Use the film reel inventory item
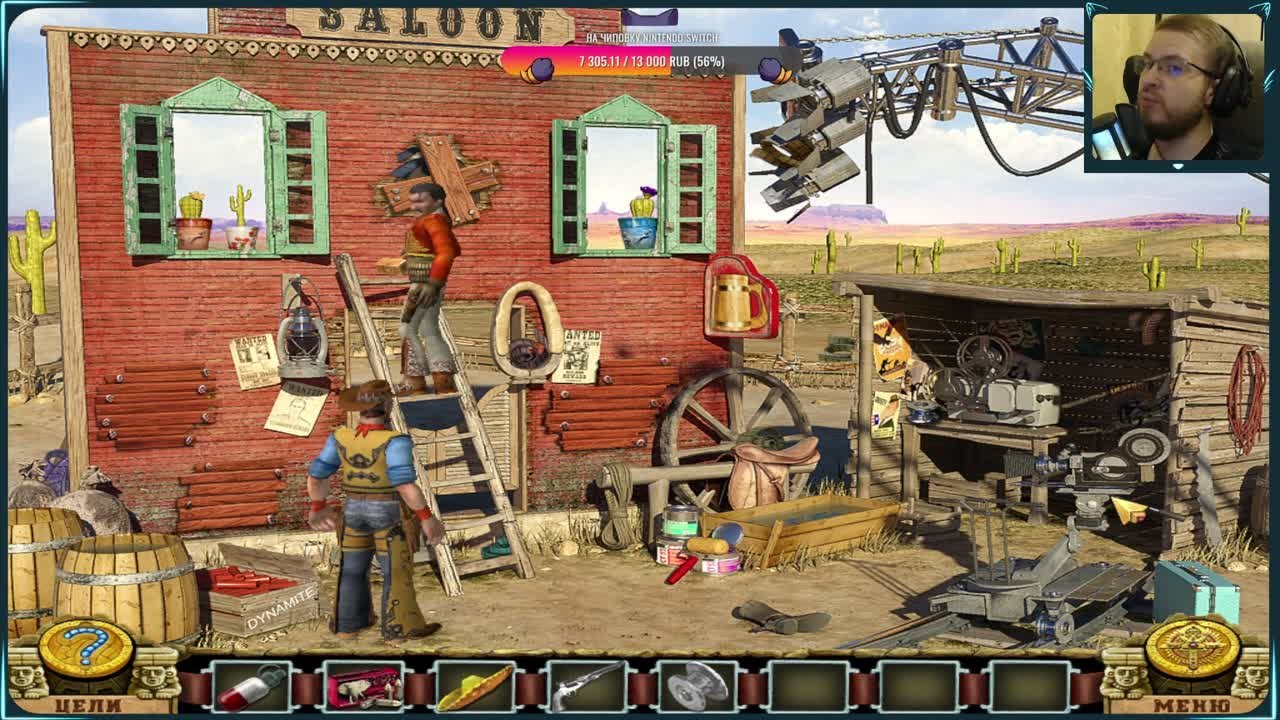The width and height of the screenshot is (1280, 720). click(x=698, y=688)
